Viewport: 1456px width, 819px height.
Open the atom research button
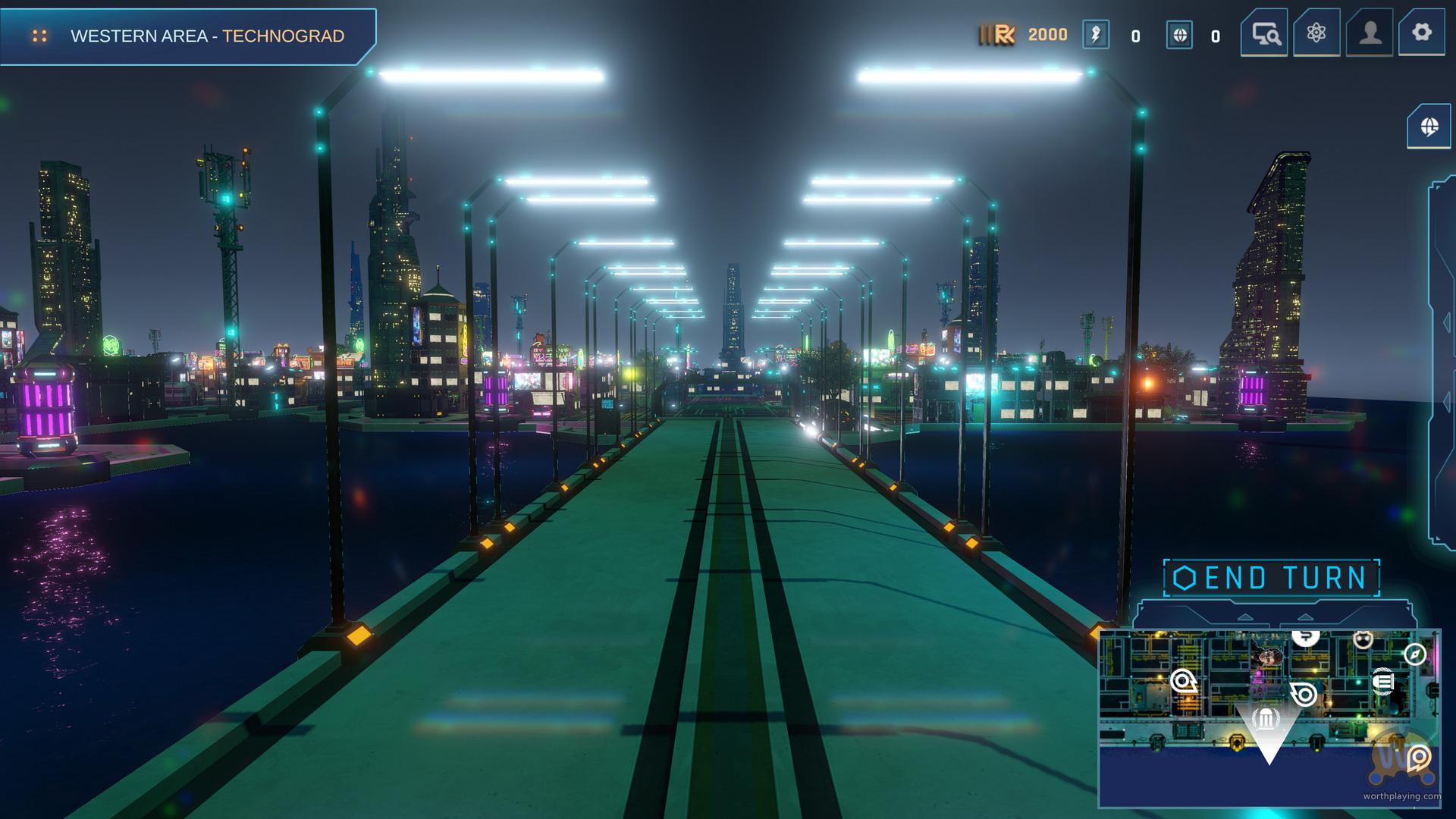[1316, 33]
